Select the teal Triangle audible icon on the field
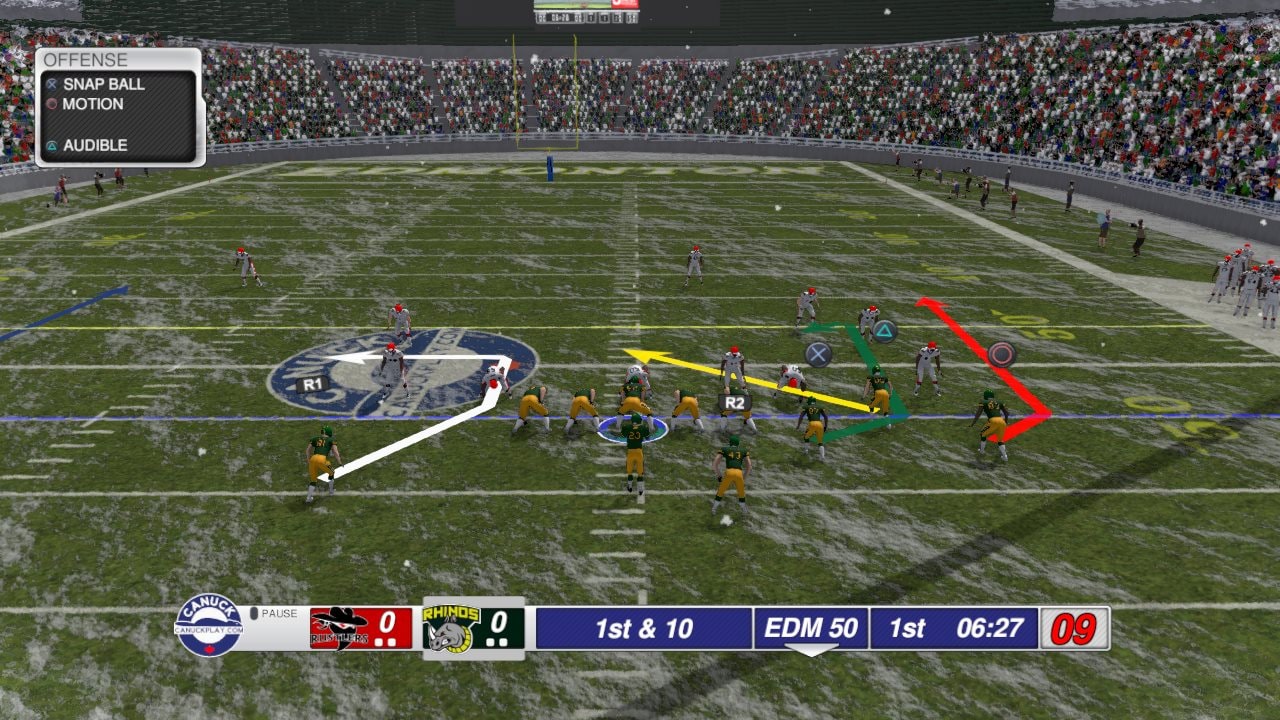This screenshot has width=1280, height=720. coord(884,329)
